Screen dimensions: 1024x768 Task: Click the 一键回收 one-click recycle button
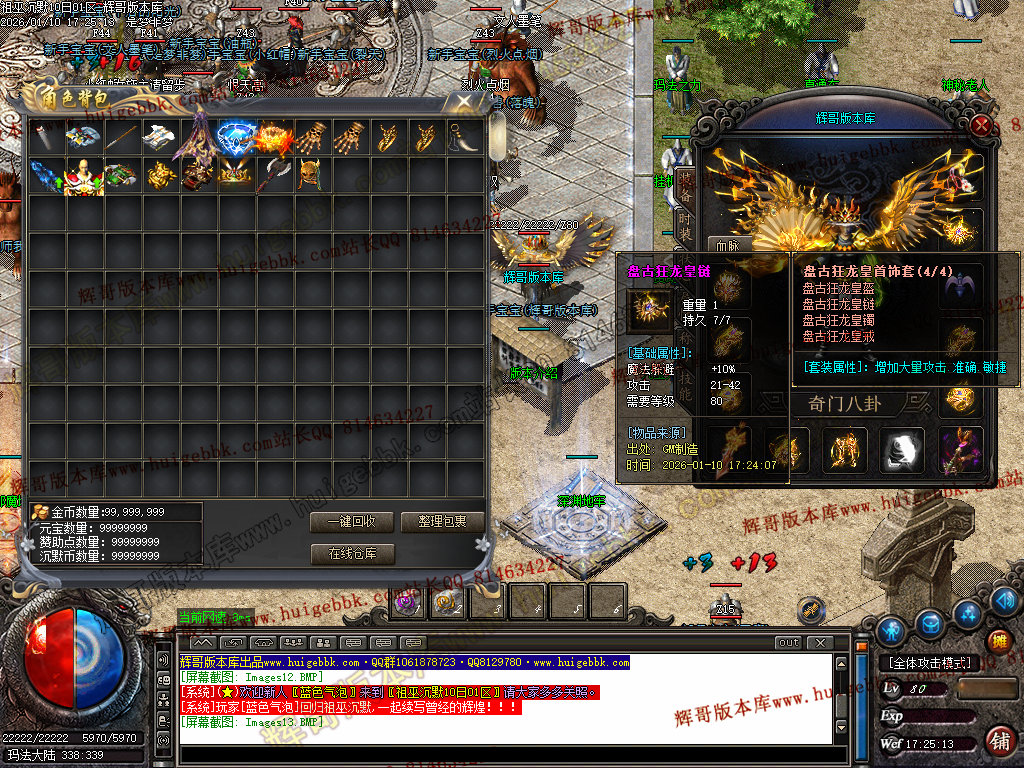point(351,522)
